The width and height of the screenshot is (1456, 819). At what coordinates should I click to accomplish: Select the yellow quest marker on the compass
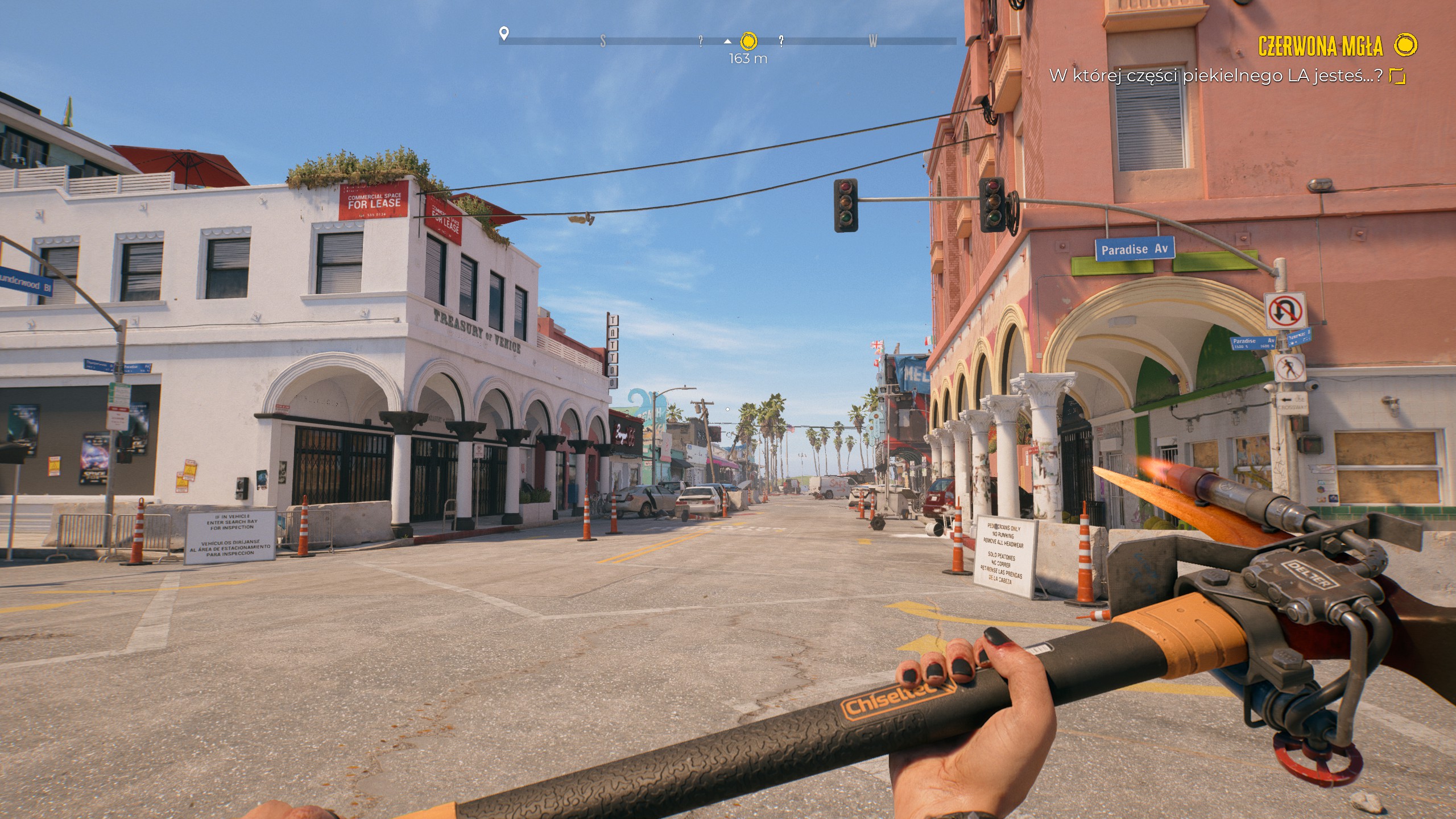tap(749, 41)
